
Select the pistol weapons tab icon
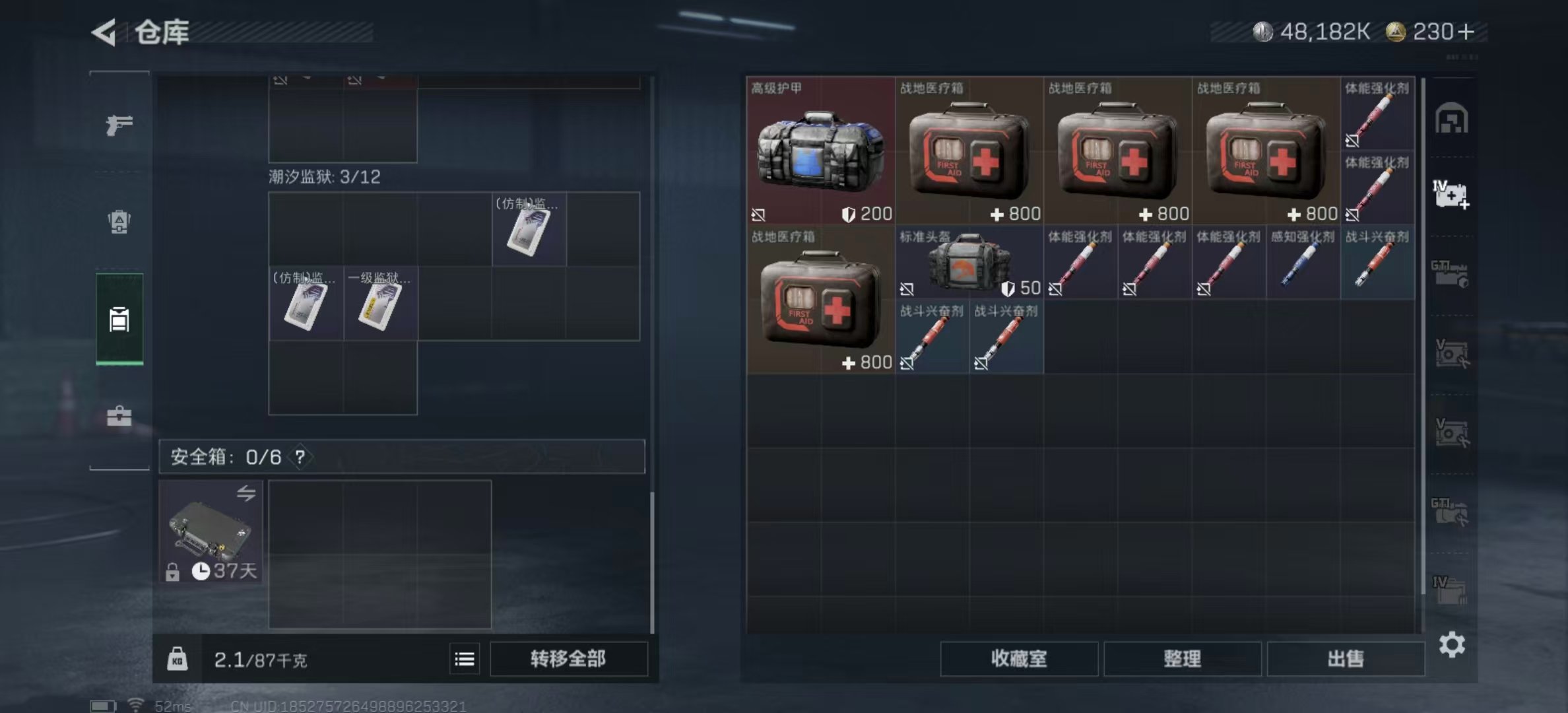coord(119,124)
